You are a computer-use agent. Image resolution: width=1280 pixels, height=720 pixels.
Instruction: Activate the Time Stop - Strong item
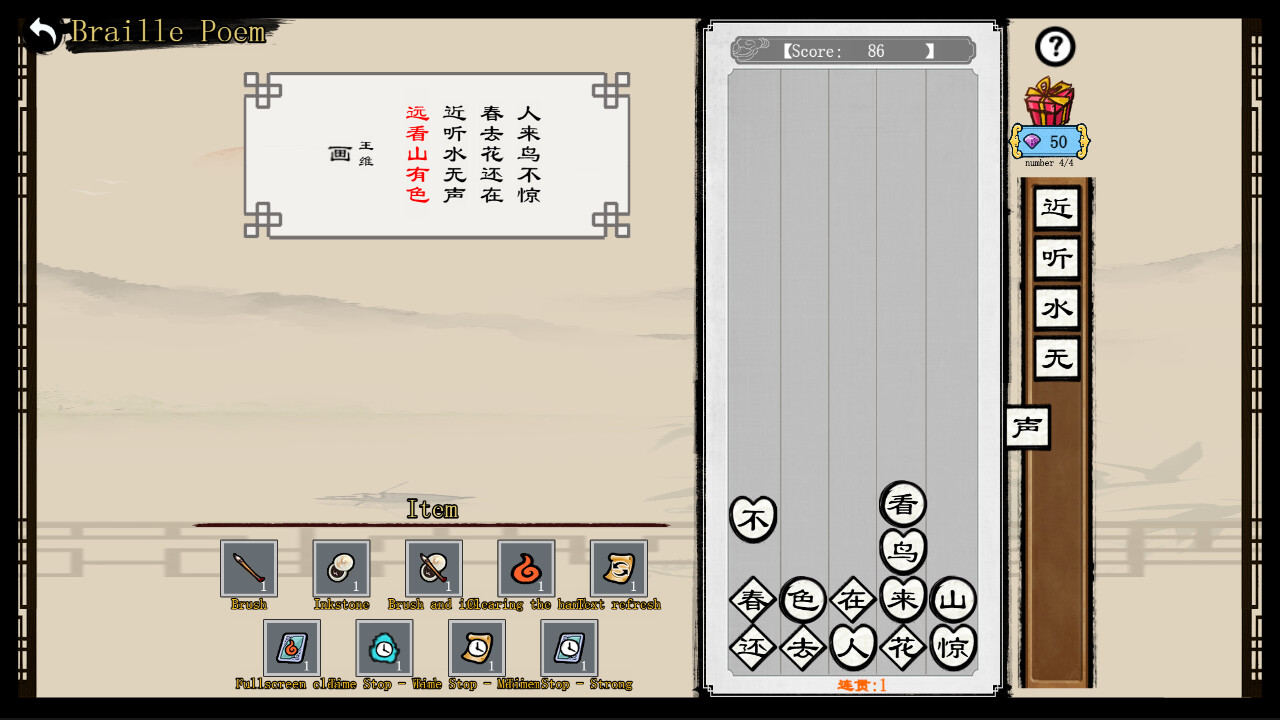pyautogui.click(x=569, y=647)
